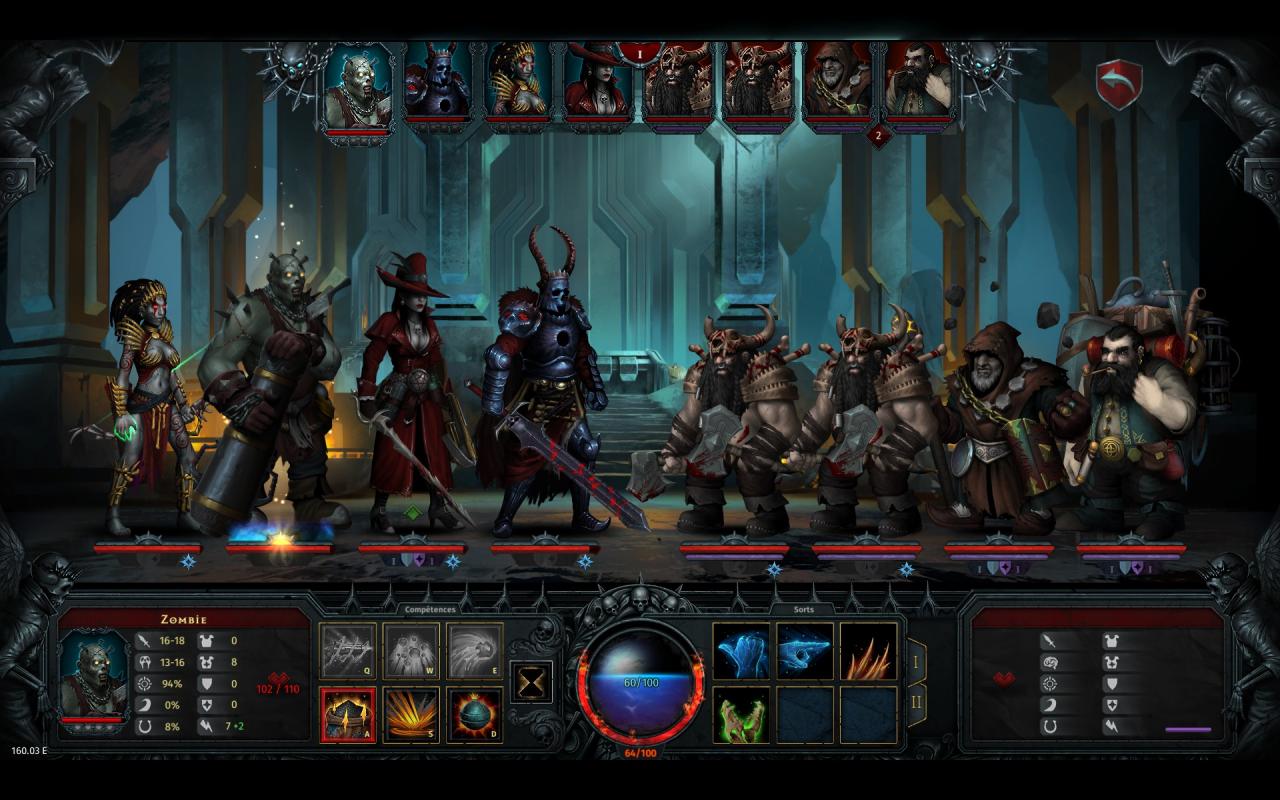Viewport: 1280px width, 800px height.
Task: Pick the greyed skill bound to W
Action: 411,651
